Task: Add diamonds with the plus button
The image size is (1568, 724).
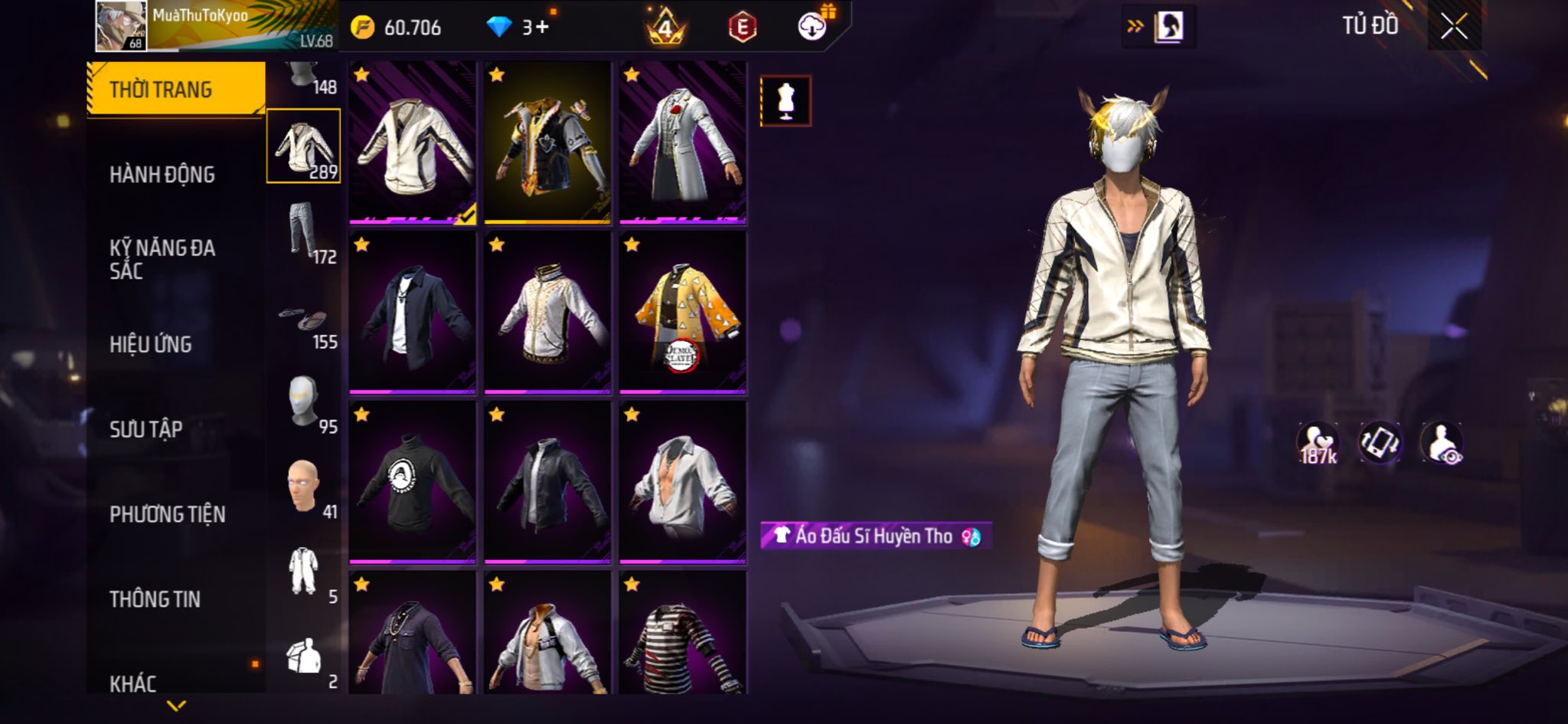Action: coord(541,28)
